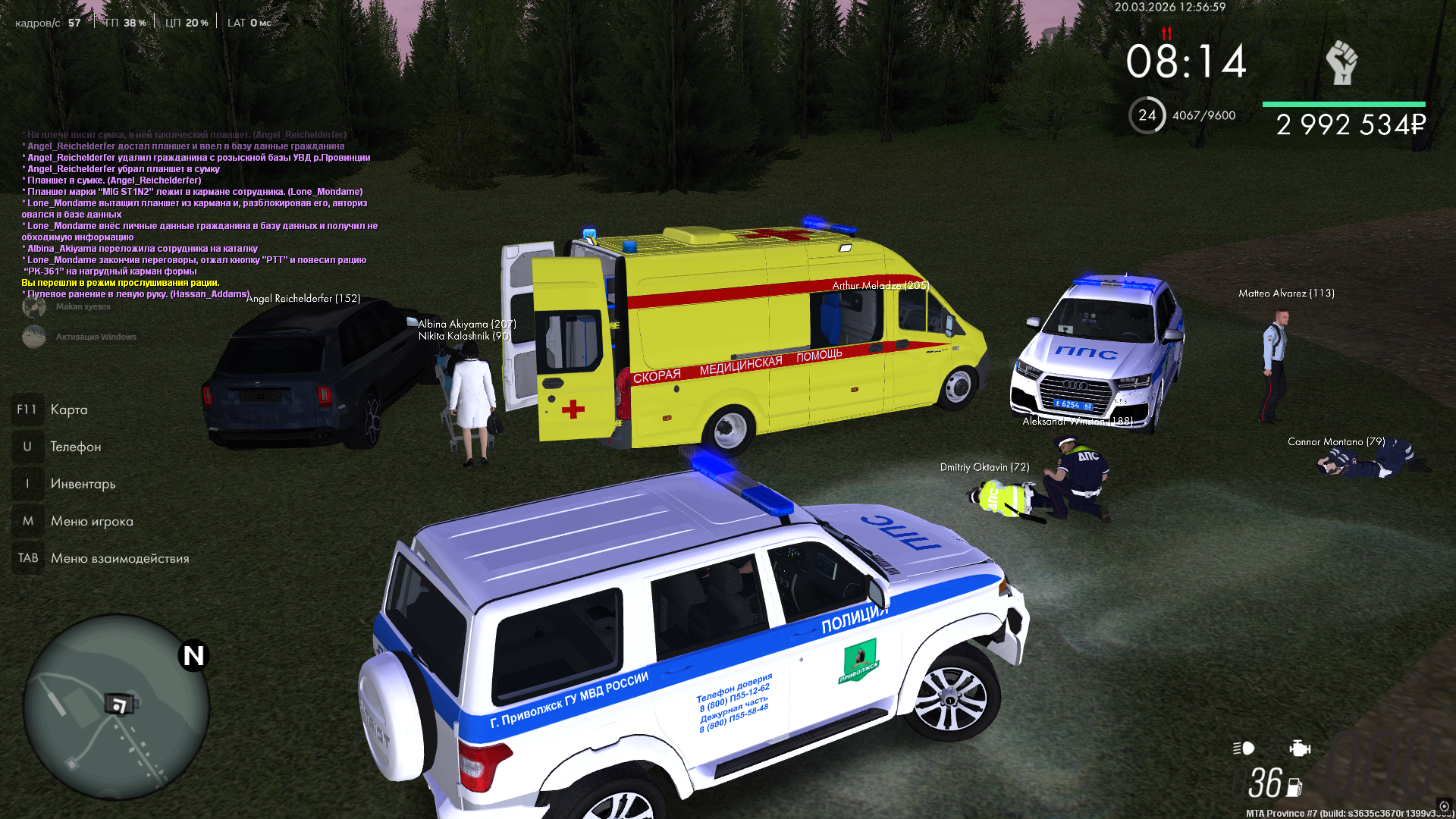
Task: Click the chat log message area
Action: (x=197, y=214)
